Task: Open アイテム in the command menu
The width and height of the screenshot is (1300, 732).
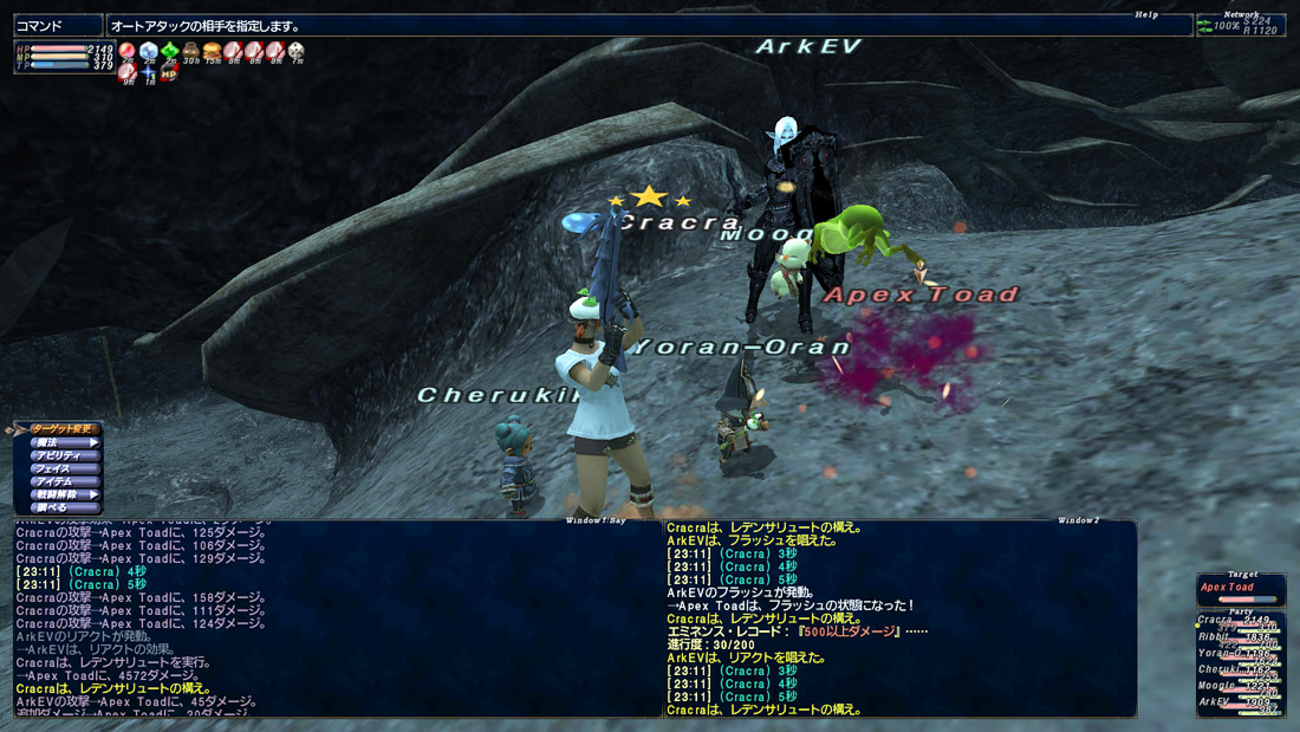Action: pos(64,481)
